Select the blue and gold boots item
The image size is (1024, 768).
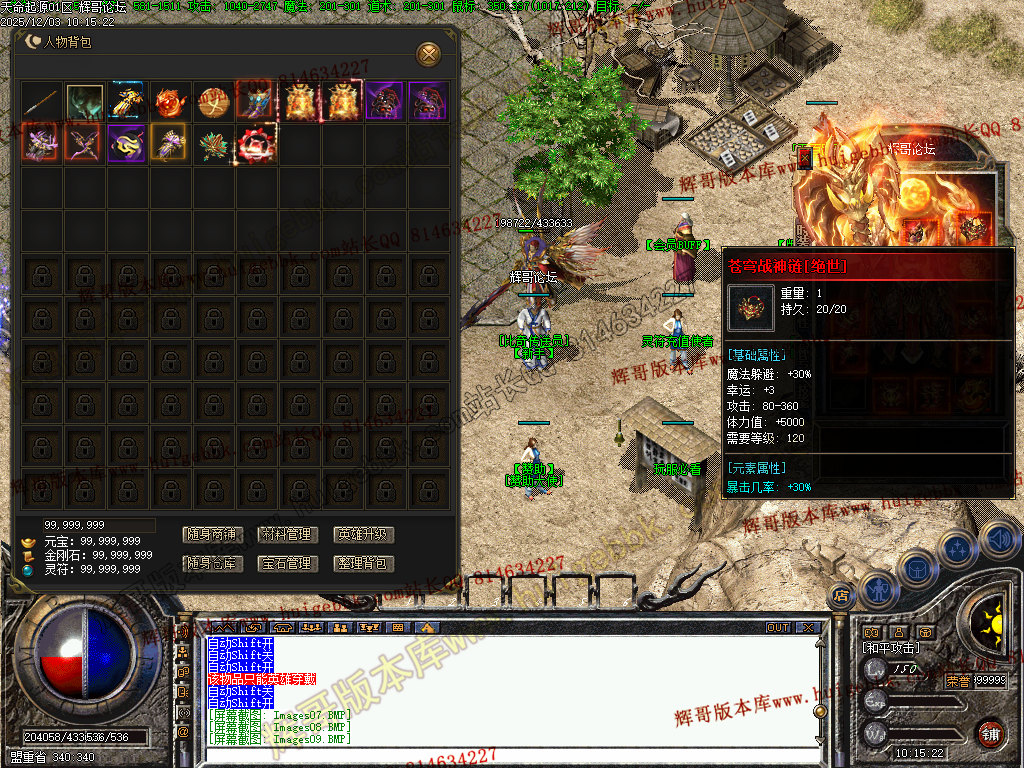point(128,102)
